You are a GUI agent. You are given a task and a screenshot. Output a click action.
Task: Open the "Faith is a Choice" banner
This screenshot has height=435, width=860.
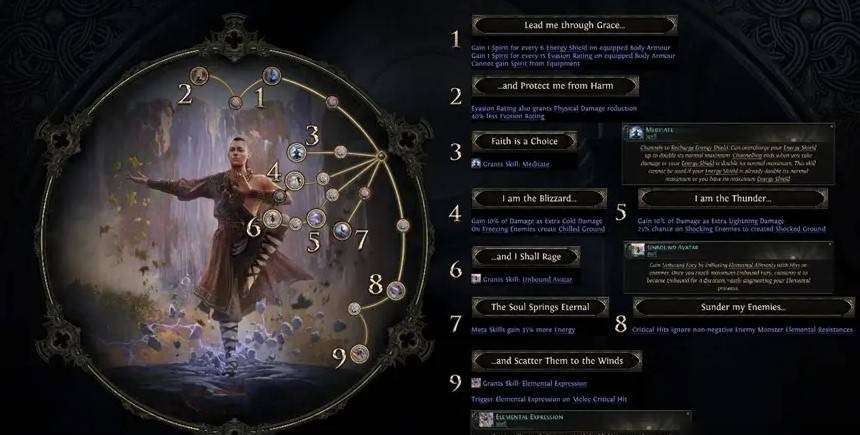(x=525, y=141)
